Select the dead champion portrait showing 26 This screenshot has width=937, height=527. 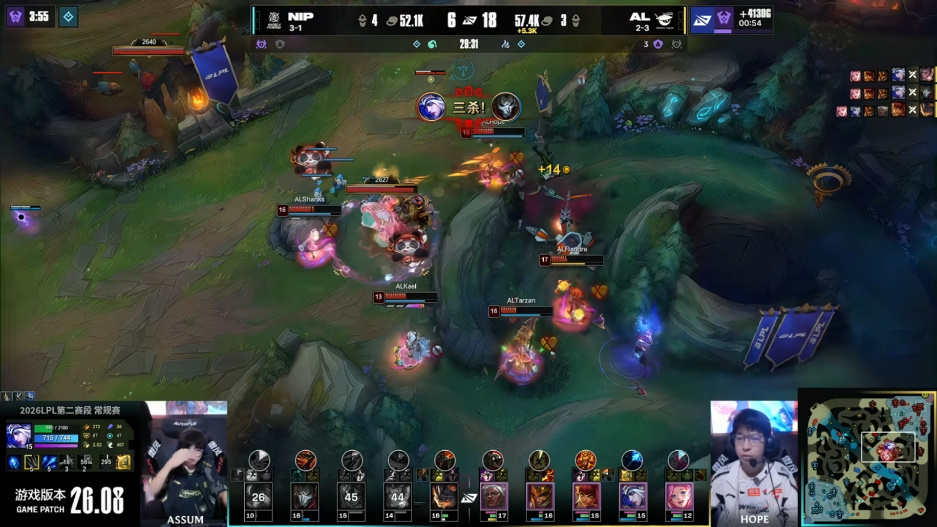point(258,496)
